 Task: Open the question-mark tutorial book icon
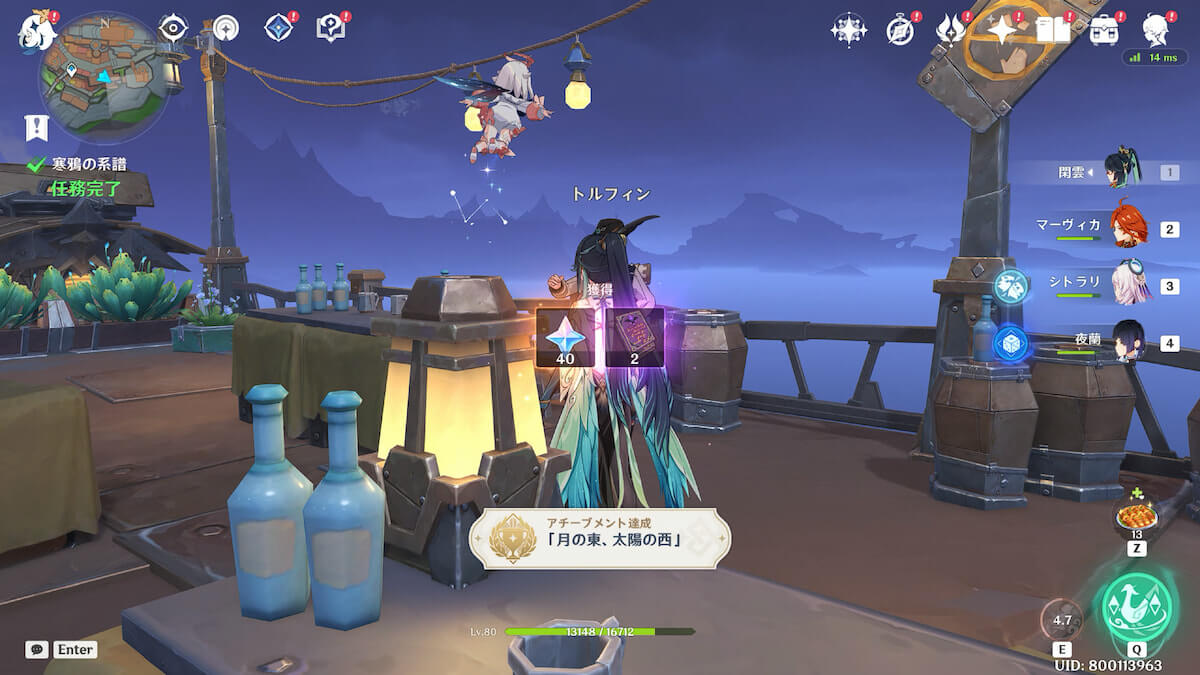(x=330, y=27)
